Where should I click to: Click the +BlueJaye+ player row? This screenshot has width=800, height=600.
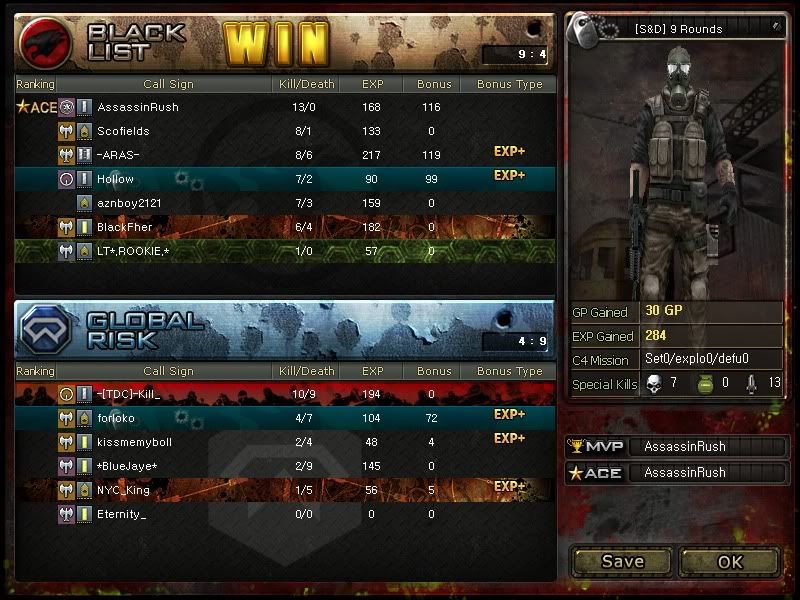(284, 467)
